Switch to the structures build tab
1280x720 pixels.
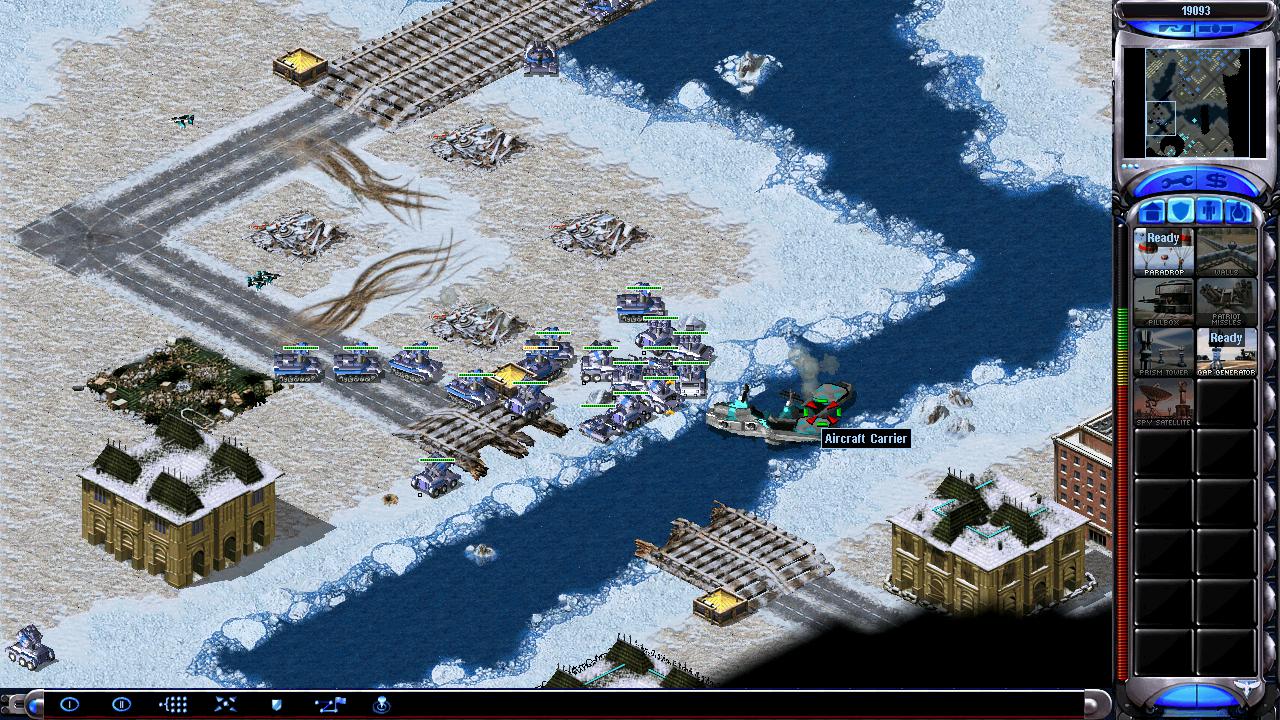1152,212
